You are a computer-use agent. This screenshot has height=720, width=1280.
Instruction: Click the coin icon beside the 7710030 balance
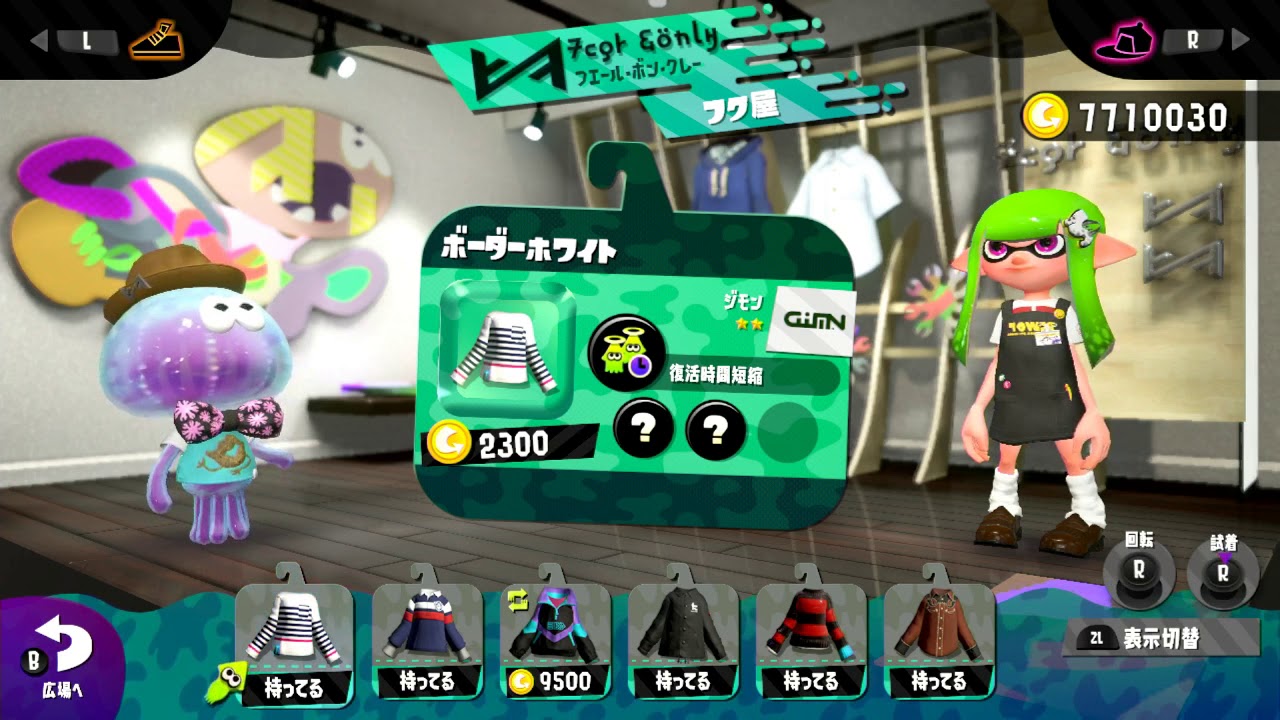pos(1048,116)
